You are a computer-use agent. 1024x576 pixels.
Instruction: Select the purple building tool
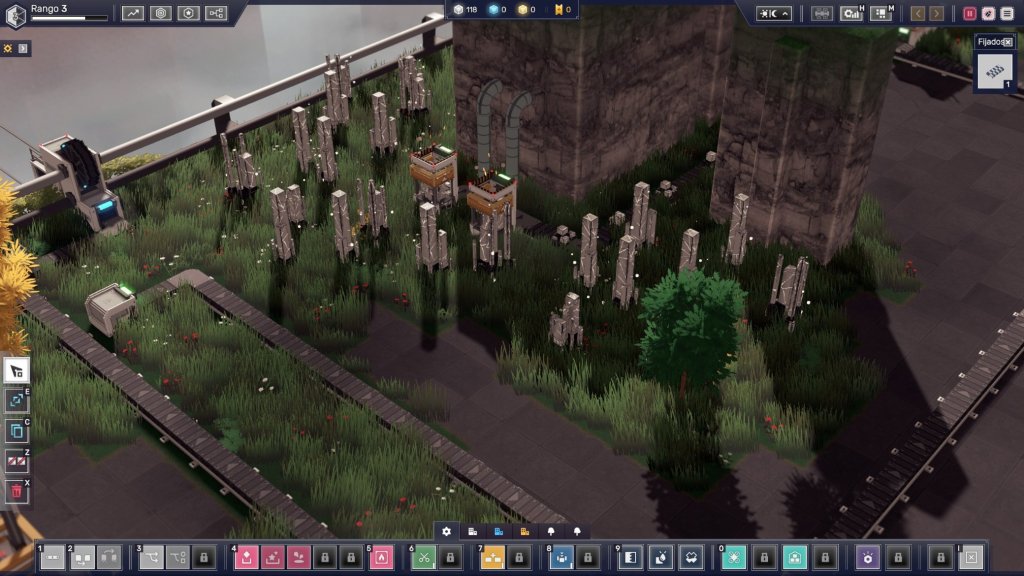coord(871,557)
